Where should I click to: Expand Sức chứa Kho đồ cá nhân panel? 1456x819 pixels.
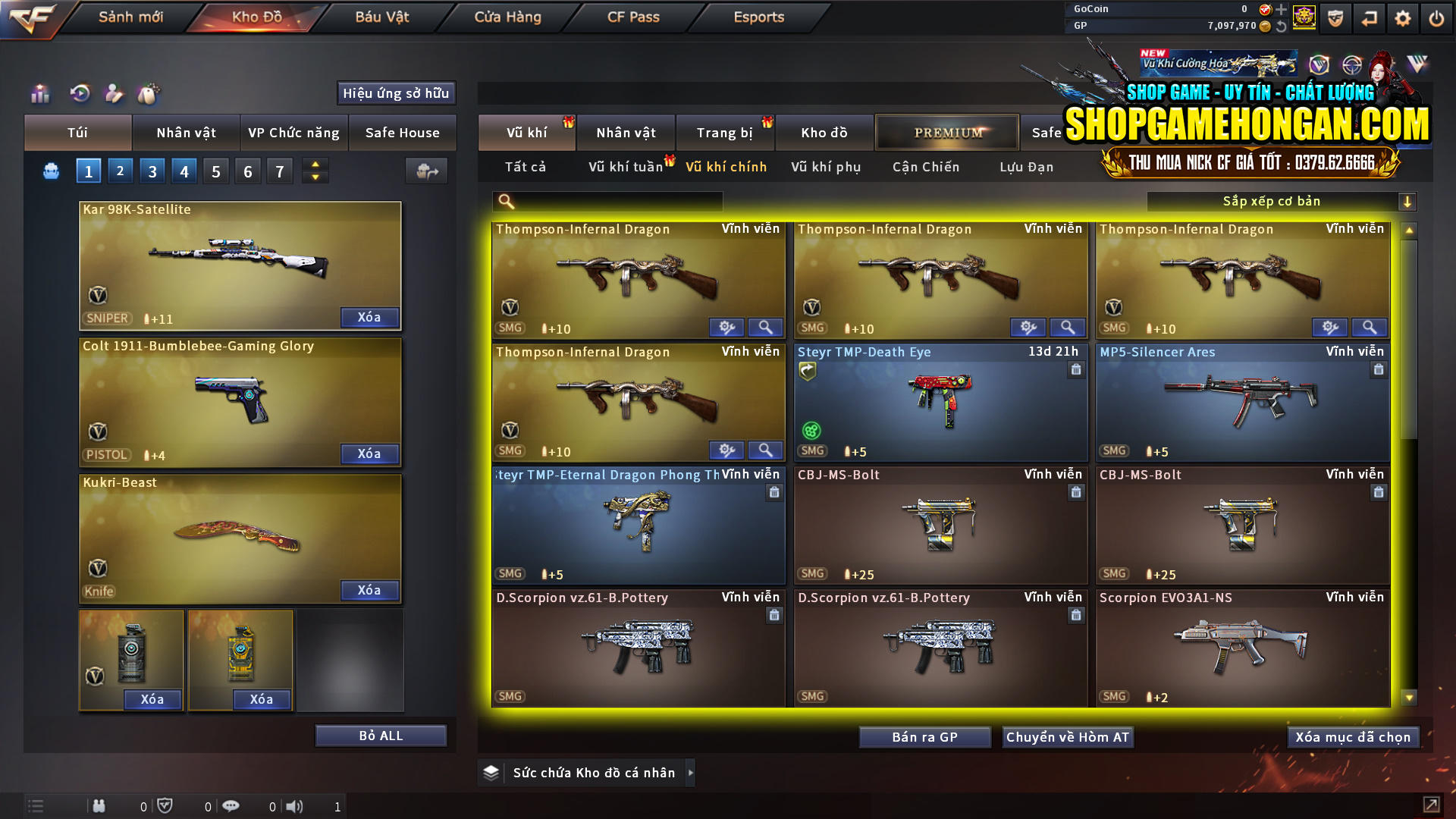[691, 773]
